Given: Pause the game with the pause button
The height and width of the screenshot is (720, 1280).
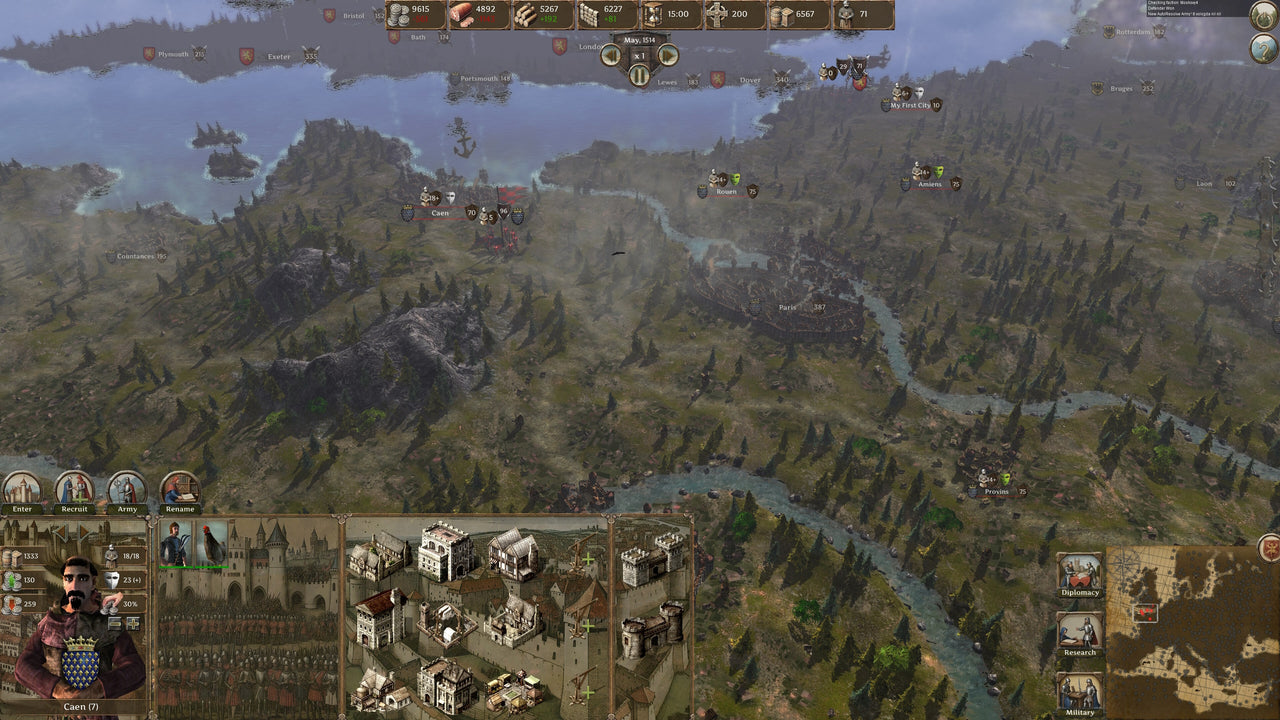Looking at the screenshot, I should pyautogui.click(x=640, y=74).
